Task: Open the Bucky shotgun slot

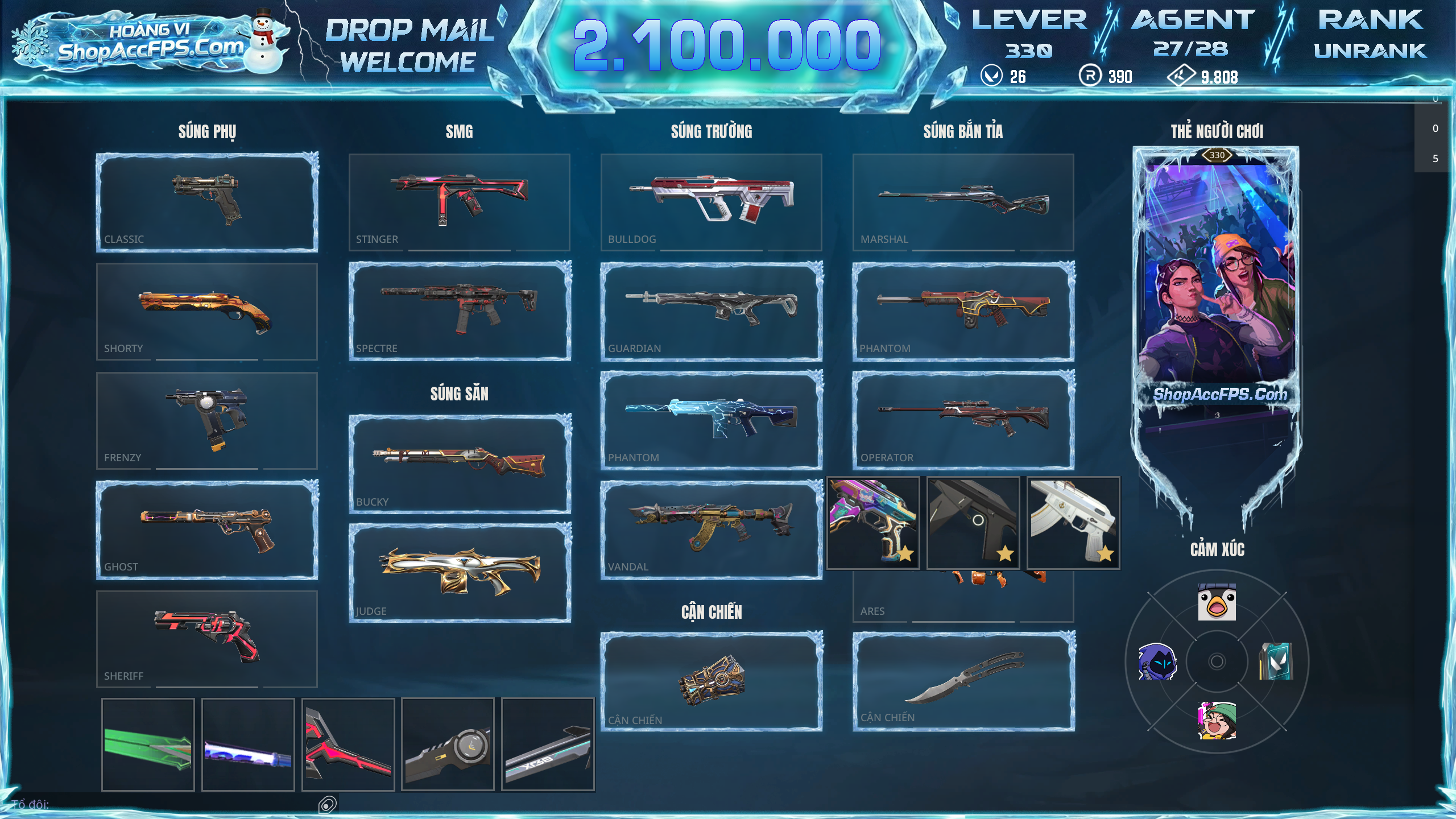Action: pyautogui.click(x=459, y=464)
